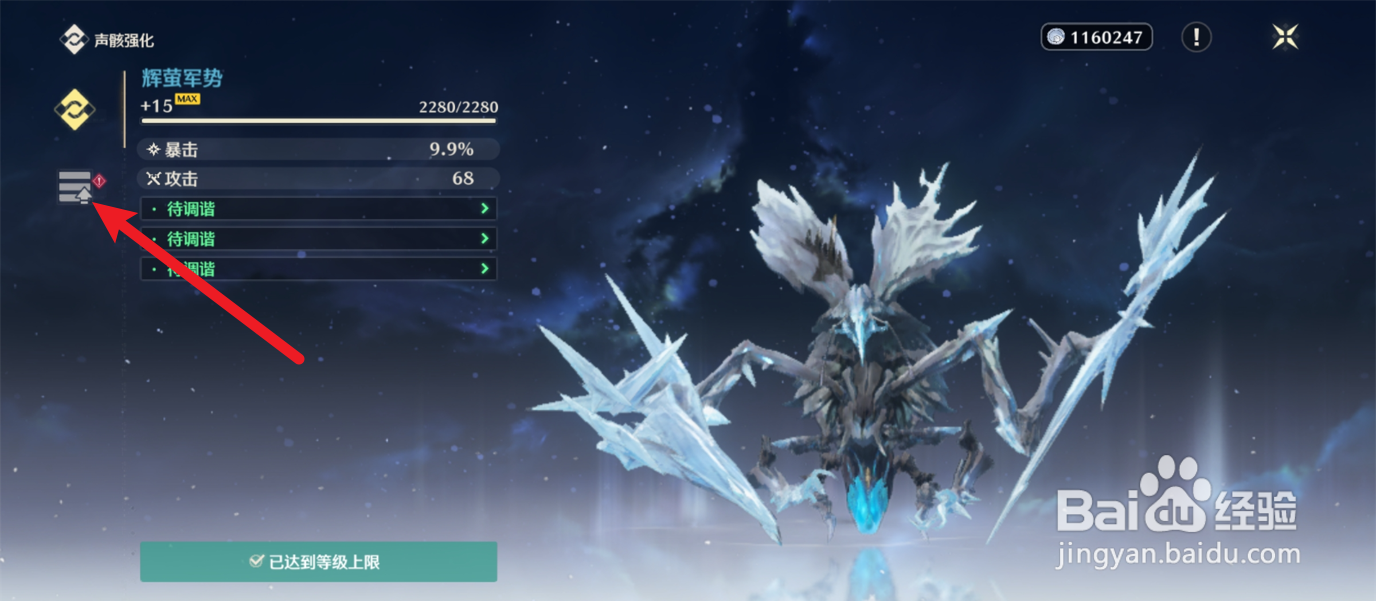The image size is (1376, 601).
Task: Switch to the echo tuning tab with red badge
Action: [75, 186]
